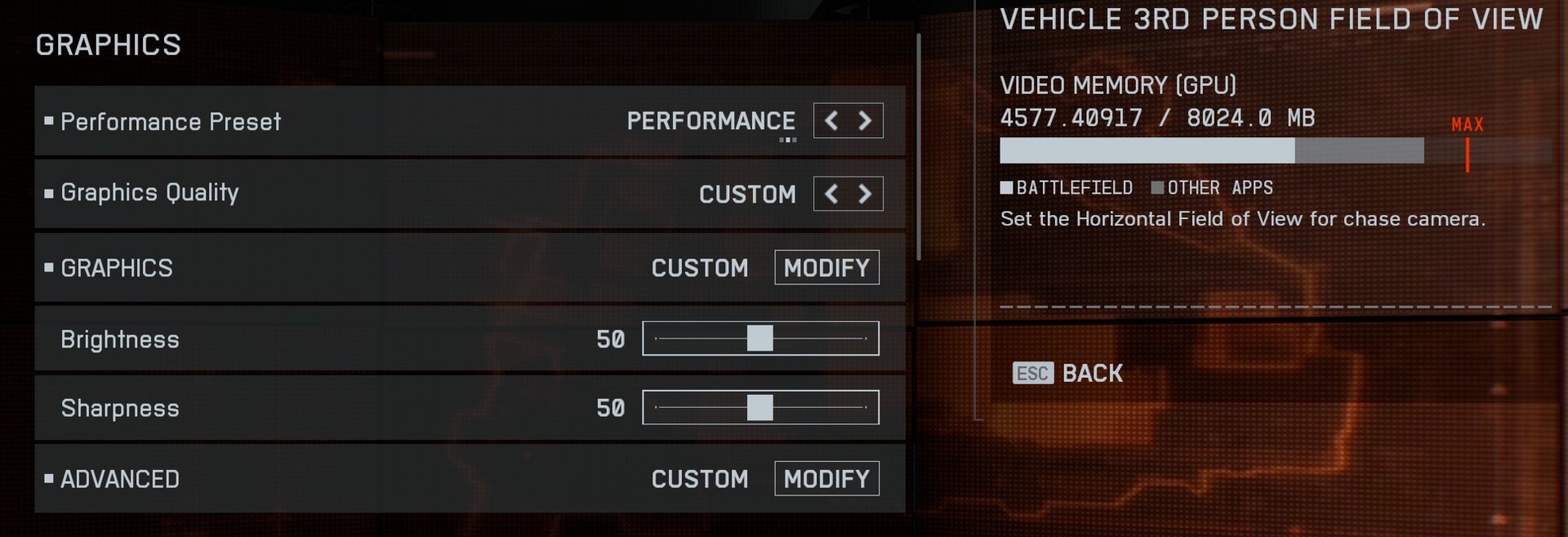Select previous Performance Preset option
This screenshot has width=1568, height=537.
[831, 122]
